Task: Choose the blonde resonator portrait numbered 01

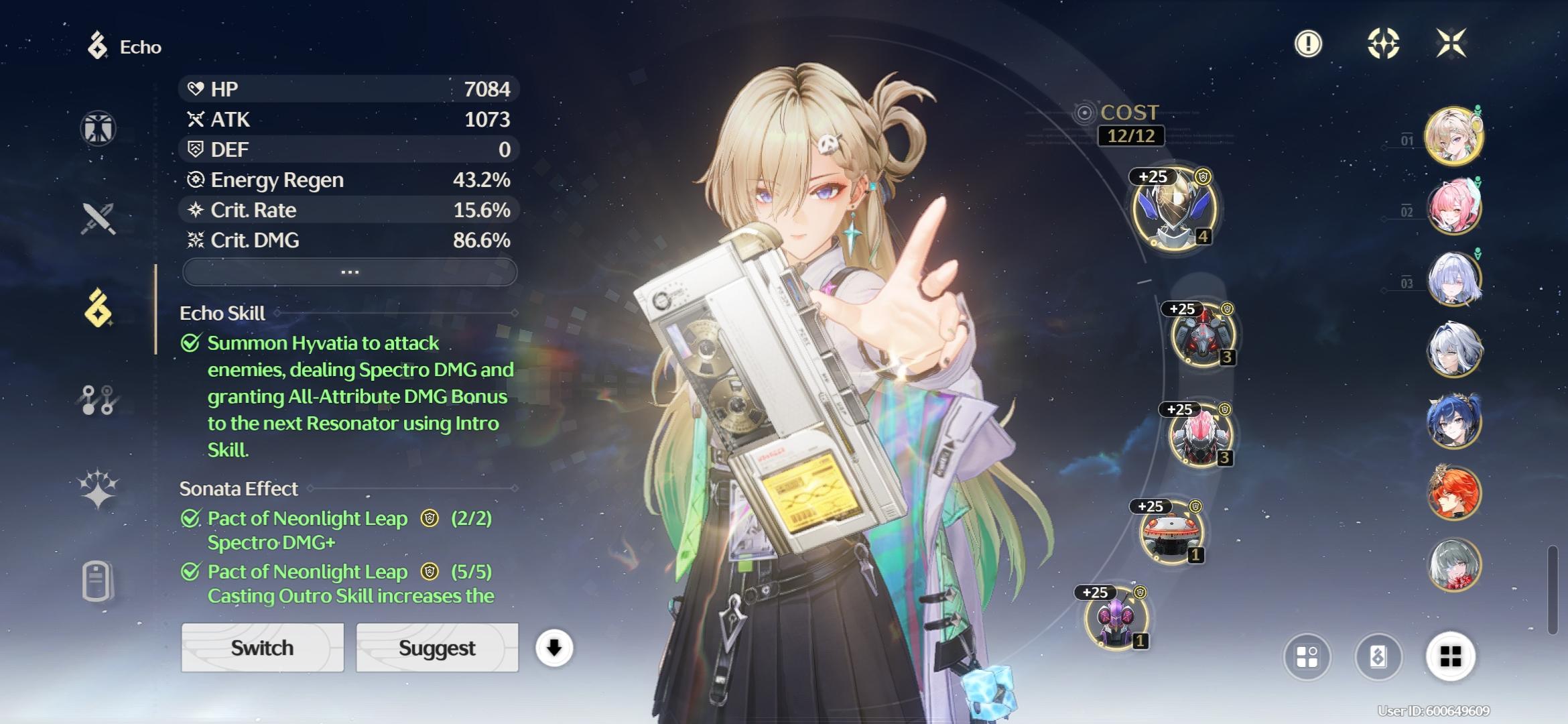Action: click(x=1453, y=136)
